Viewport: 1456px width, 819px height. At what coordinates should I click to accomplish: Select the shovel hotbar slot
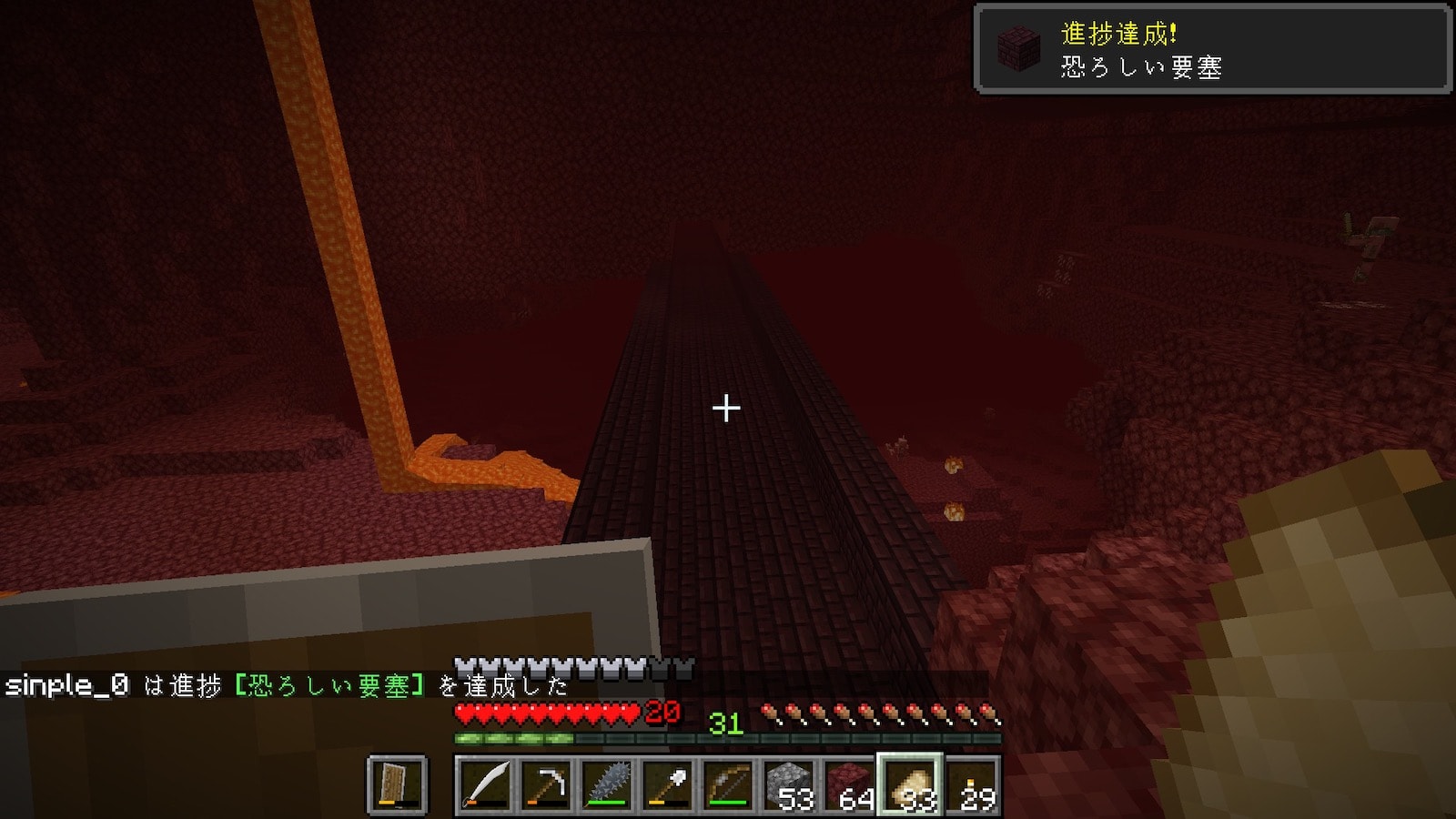(667, 784)
